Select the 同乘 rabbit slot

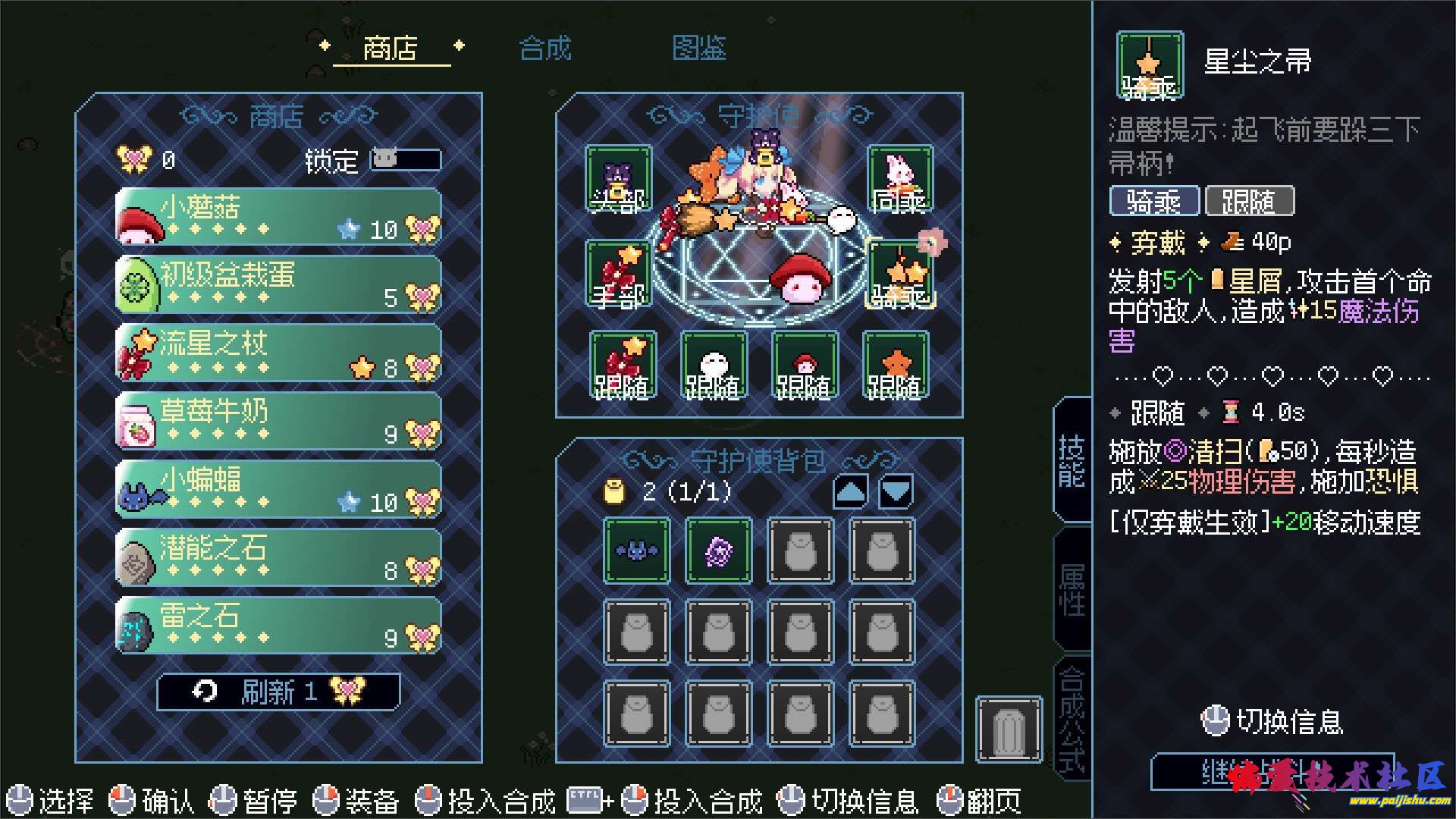[x=900, y=179]
